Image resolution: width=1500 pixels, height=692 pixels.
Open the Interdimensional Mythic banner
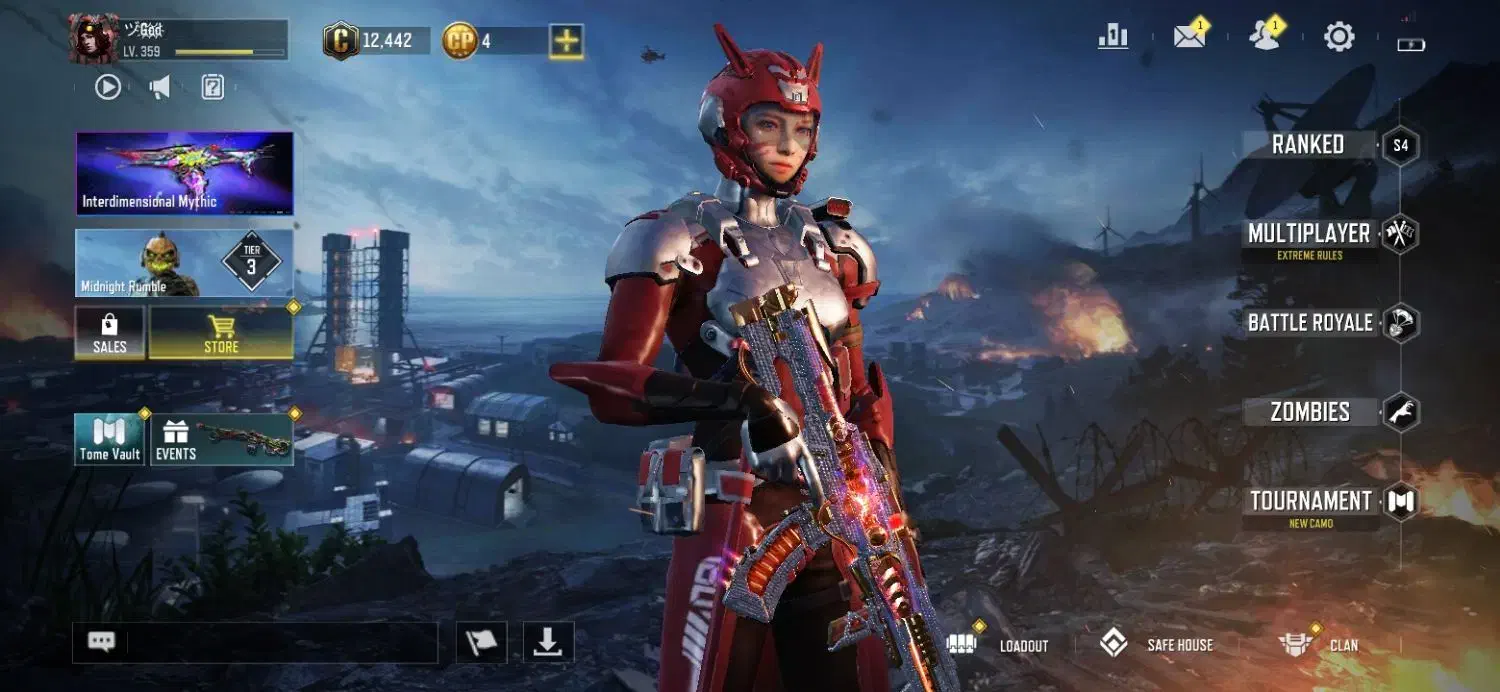click(185, 173)
